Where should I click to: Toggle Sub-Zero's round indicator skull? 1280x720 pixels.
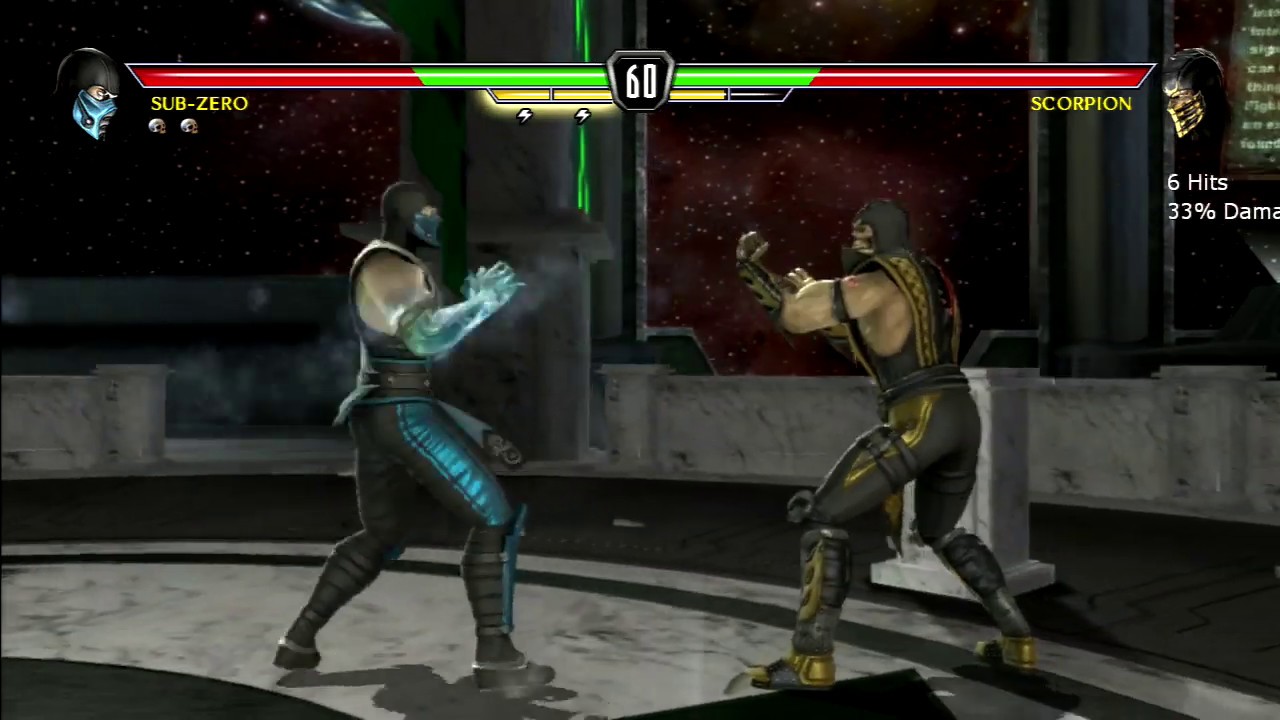[x=157, y=126]
